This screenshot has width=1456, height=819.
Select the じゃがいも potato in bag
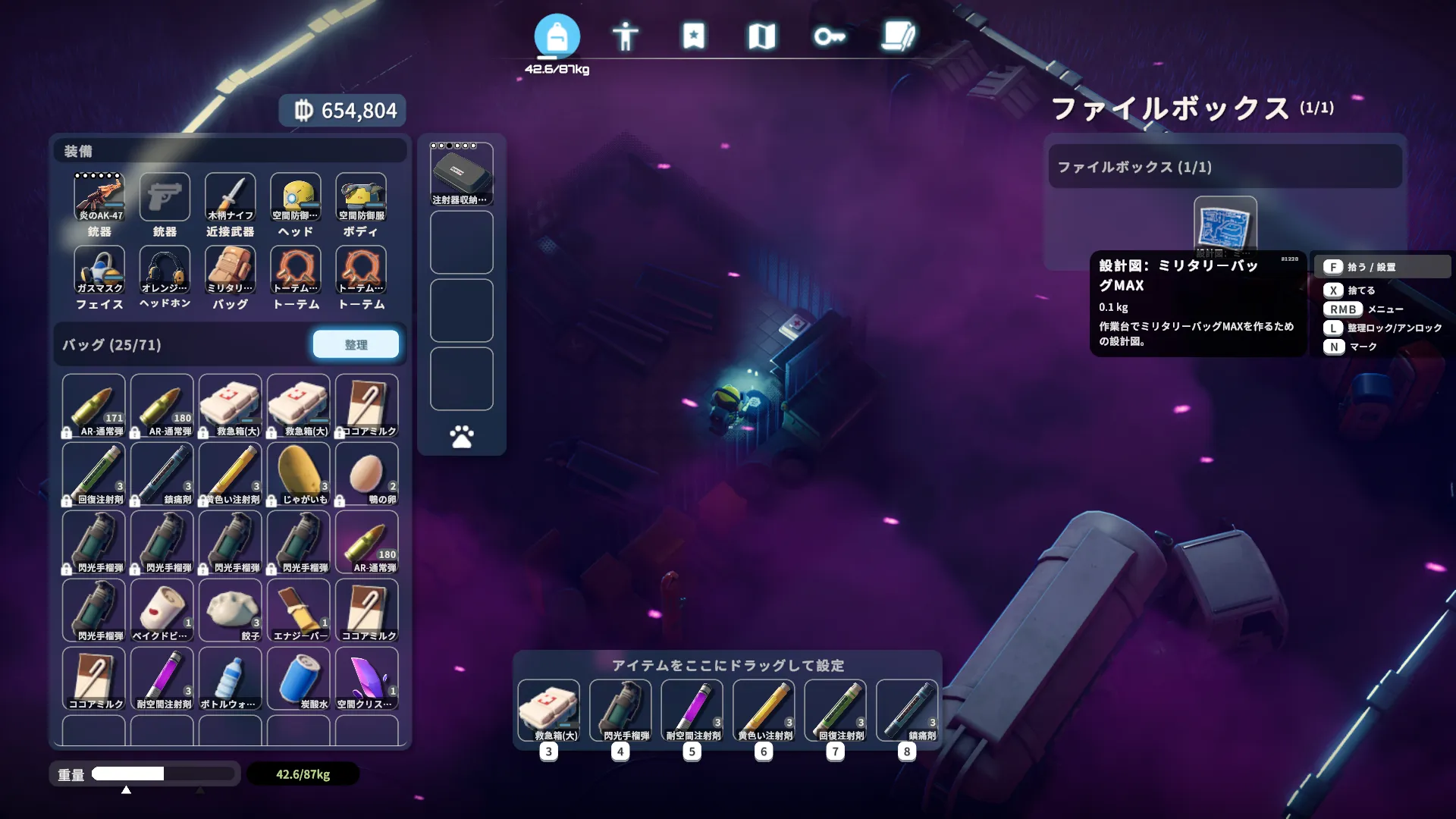tap(299, 473)
